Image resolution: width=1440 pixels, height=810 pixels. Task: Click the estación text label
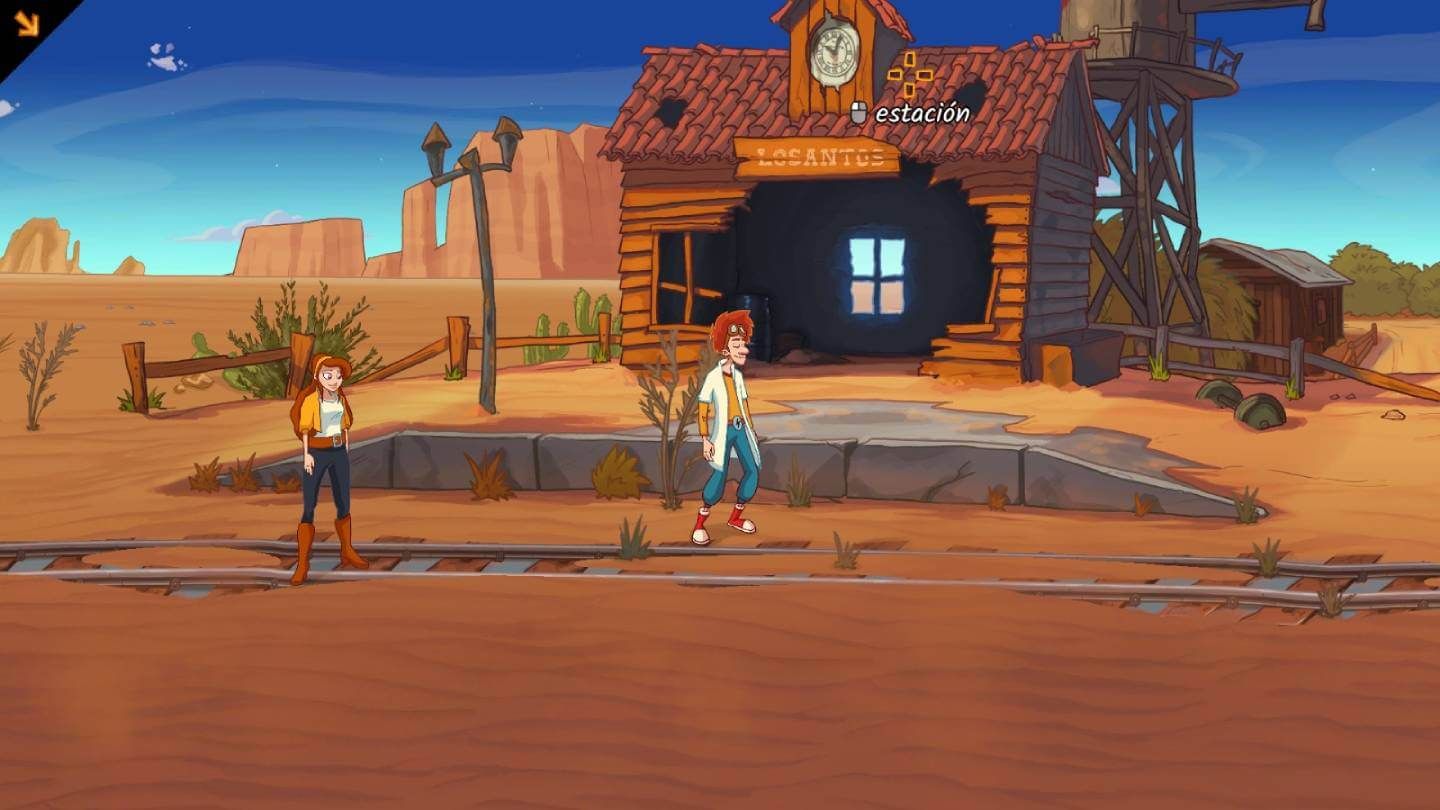[921, 113]
